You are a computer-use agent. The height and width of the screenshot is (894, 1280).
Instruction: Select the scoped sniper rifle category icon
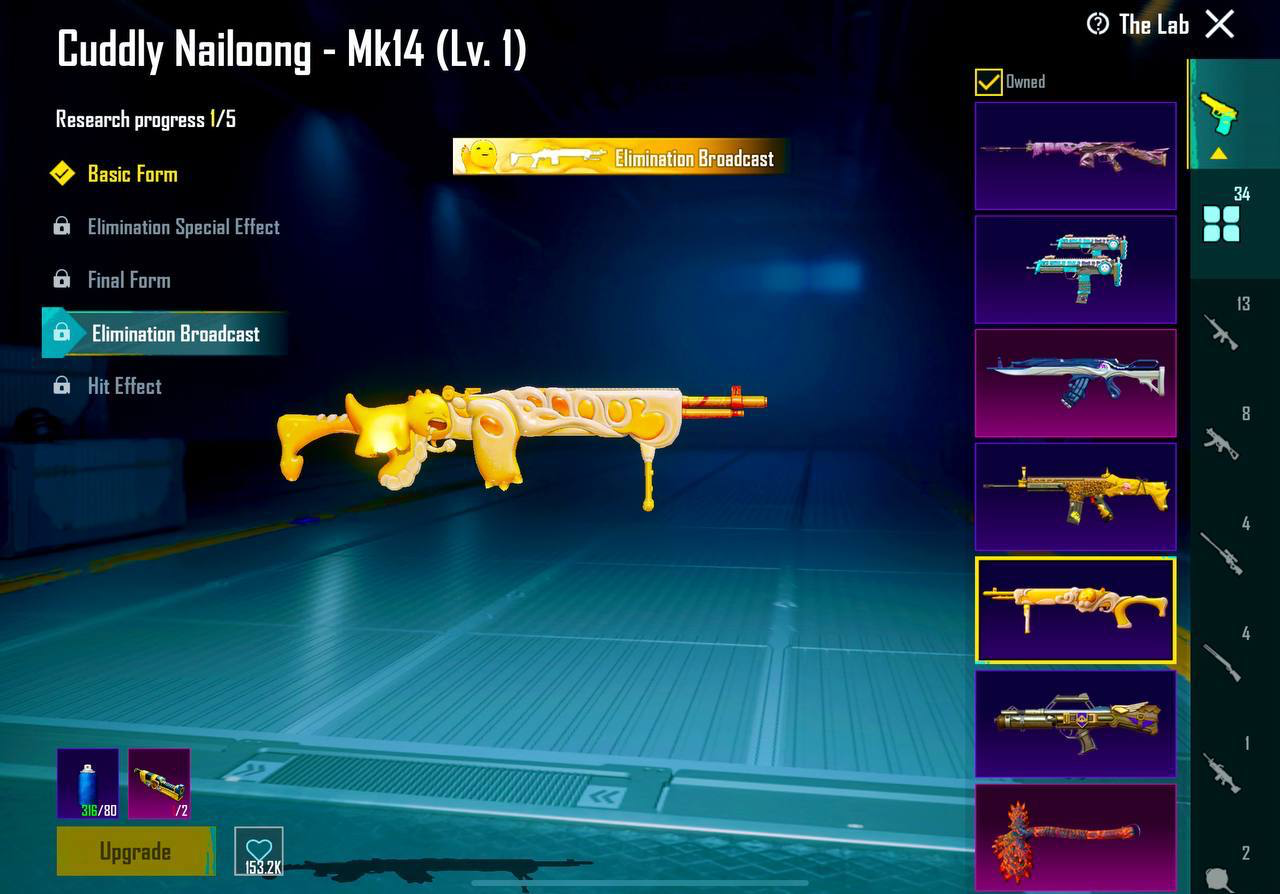(x=1222, y=553)
